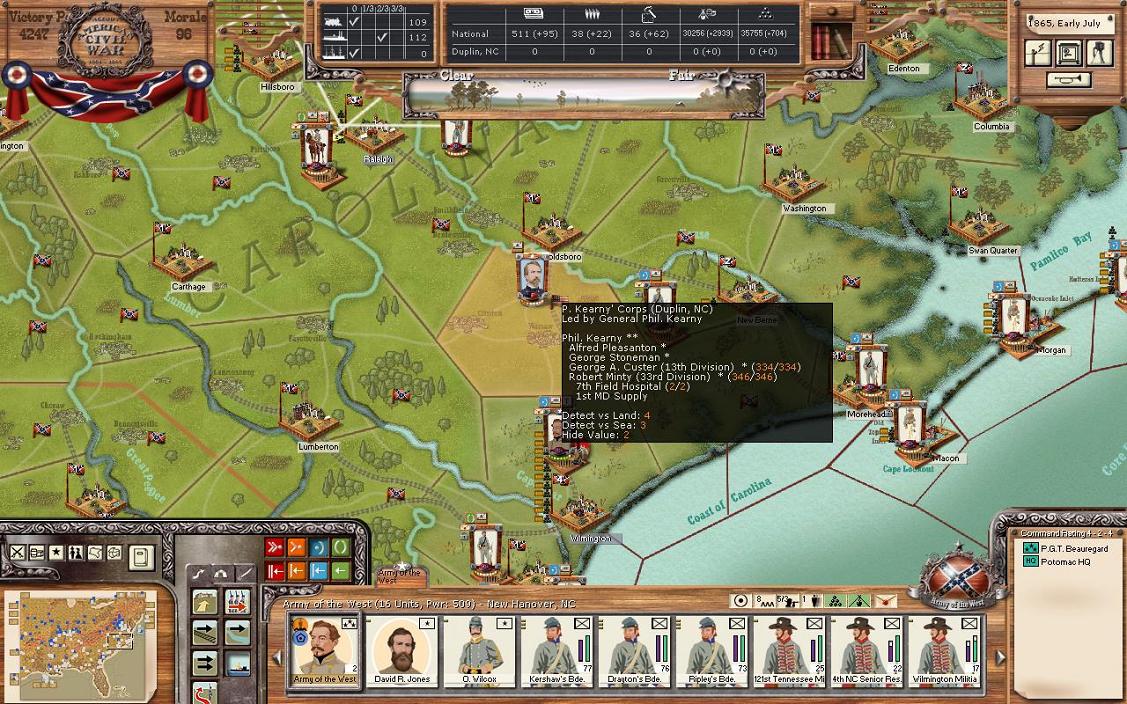Select the Army of the West tab

(x=400, y=576)
